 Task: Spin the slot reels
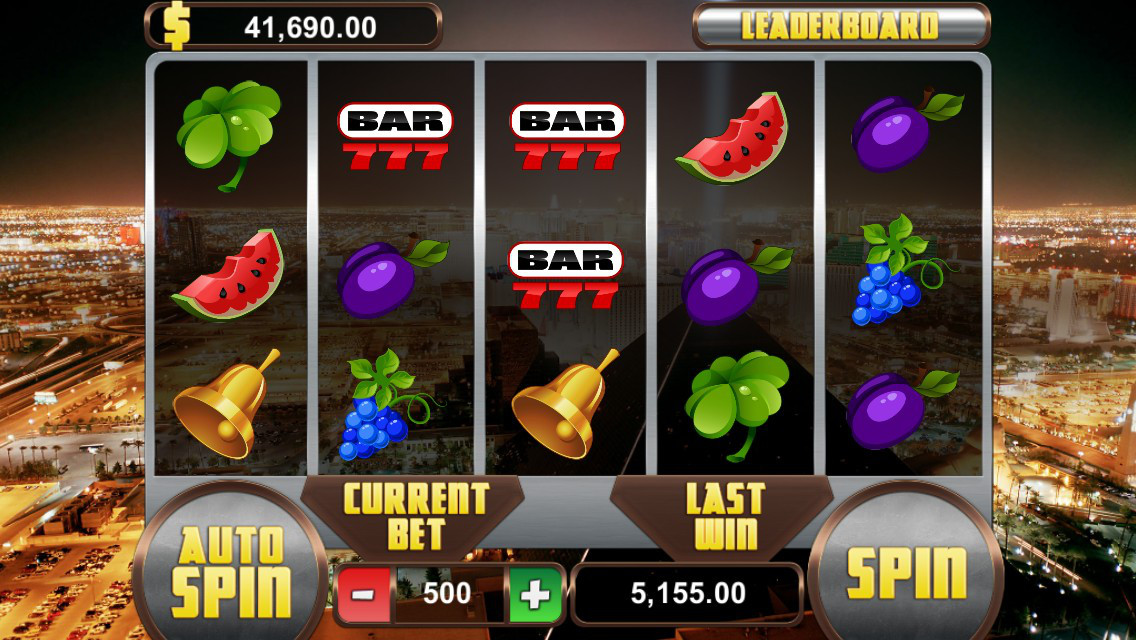[x=906, y=571]
